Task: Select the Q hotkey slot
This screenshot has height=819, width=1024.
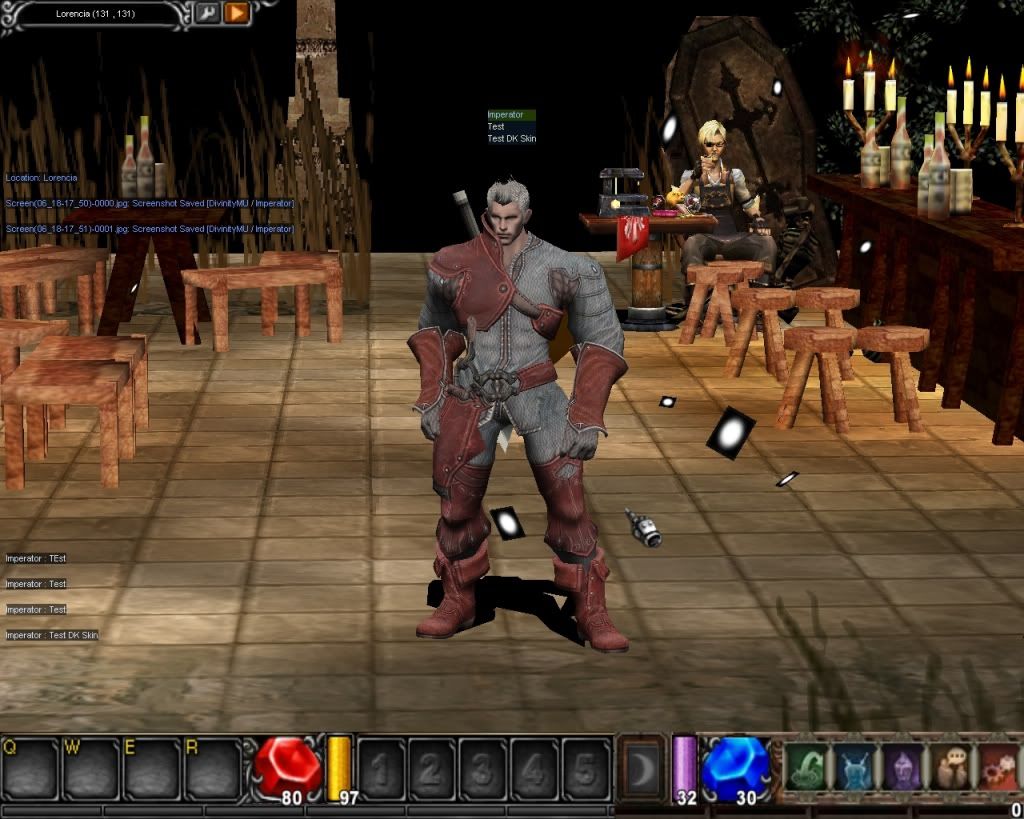Action: point(30,770)
